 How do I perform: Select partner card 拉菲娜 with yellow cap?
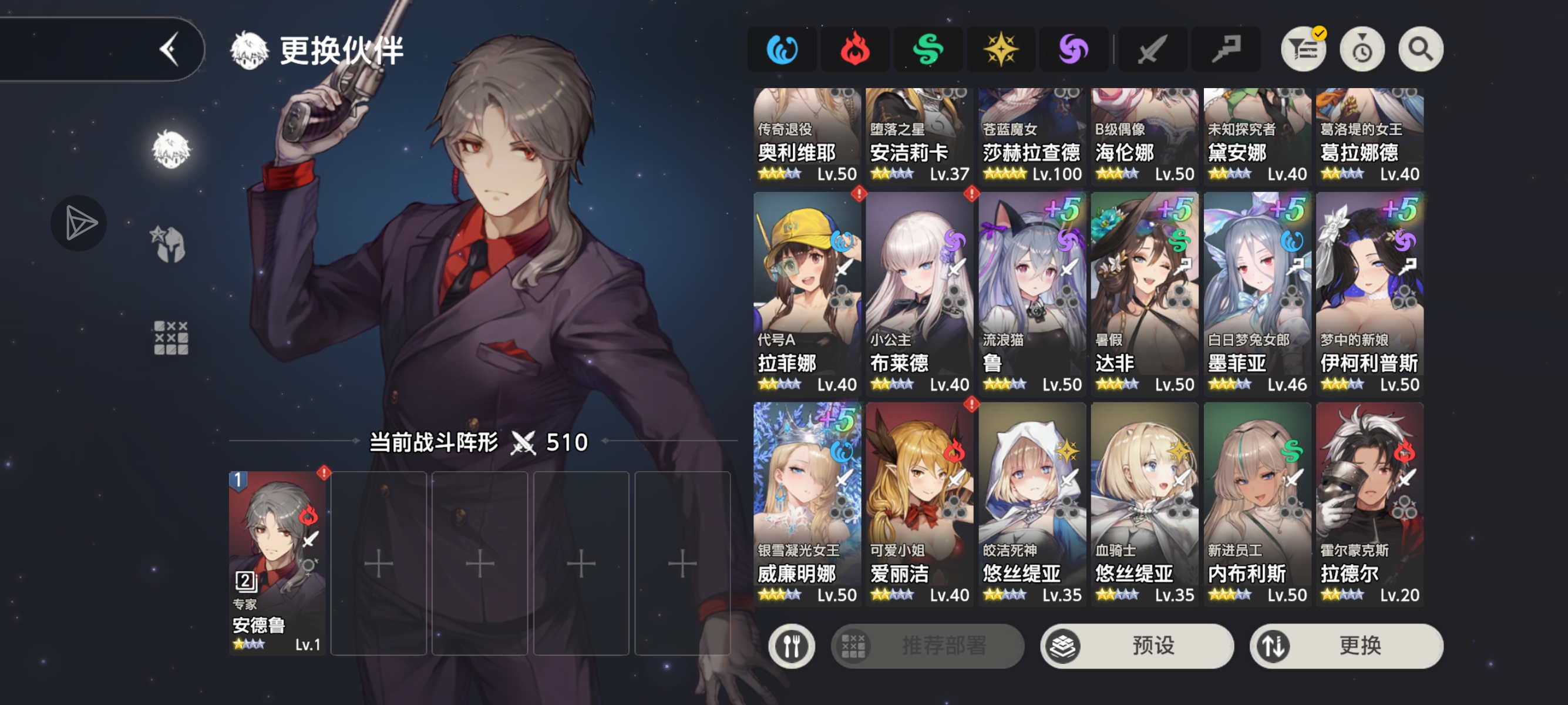point(806,293)
